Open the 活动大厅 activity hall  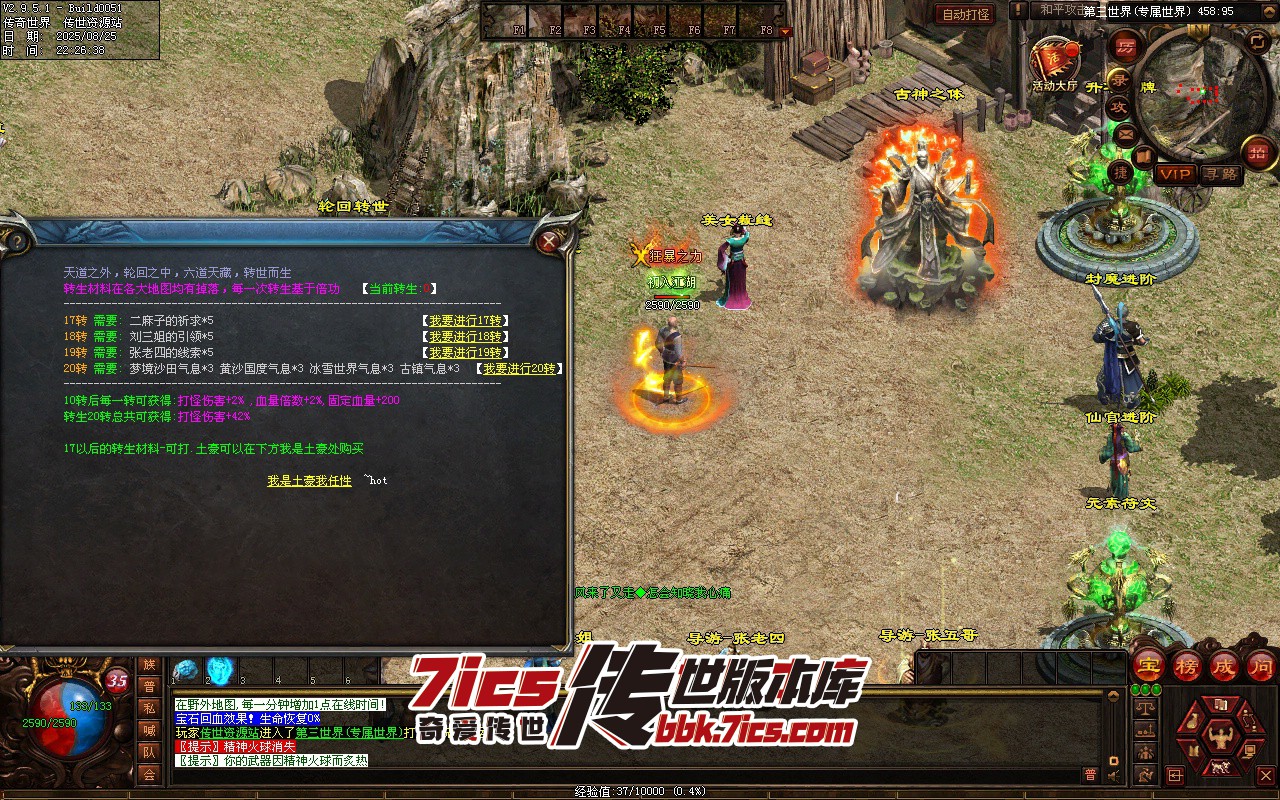[1055, 62]
